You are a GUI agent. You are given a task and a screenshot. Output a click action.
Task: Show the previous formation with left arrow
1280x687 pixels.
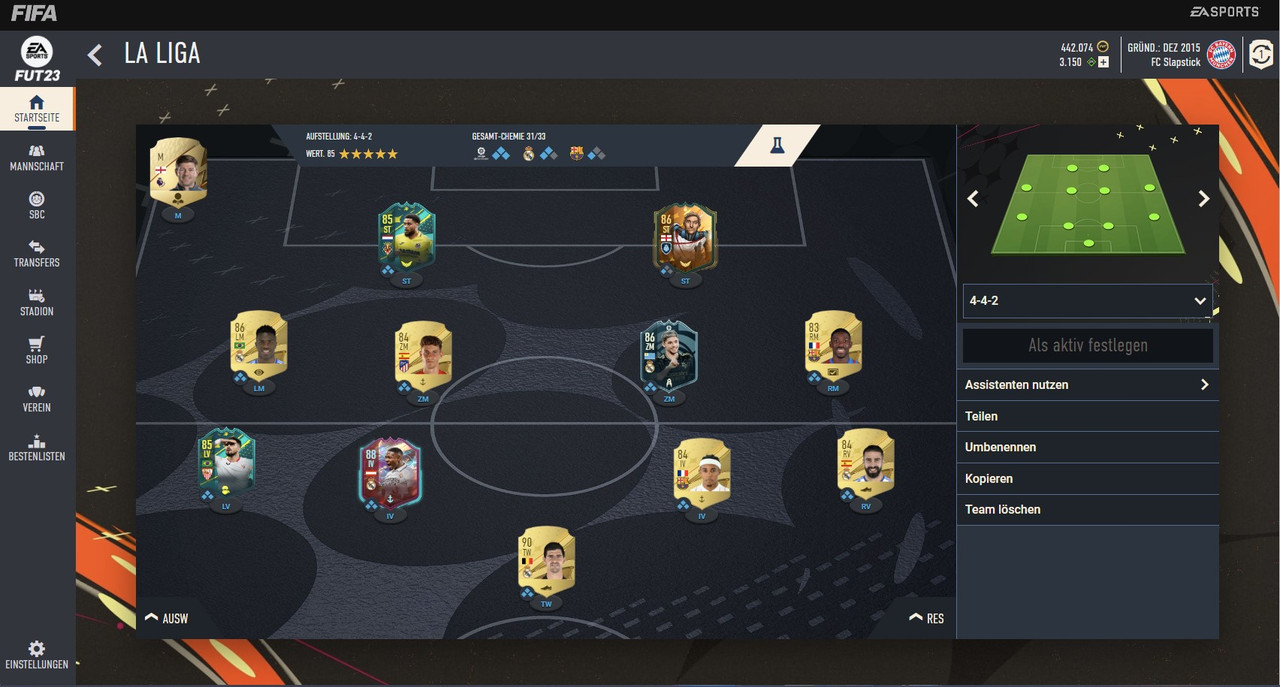point(973,199)
